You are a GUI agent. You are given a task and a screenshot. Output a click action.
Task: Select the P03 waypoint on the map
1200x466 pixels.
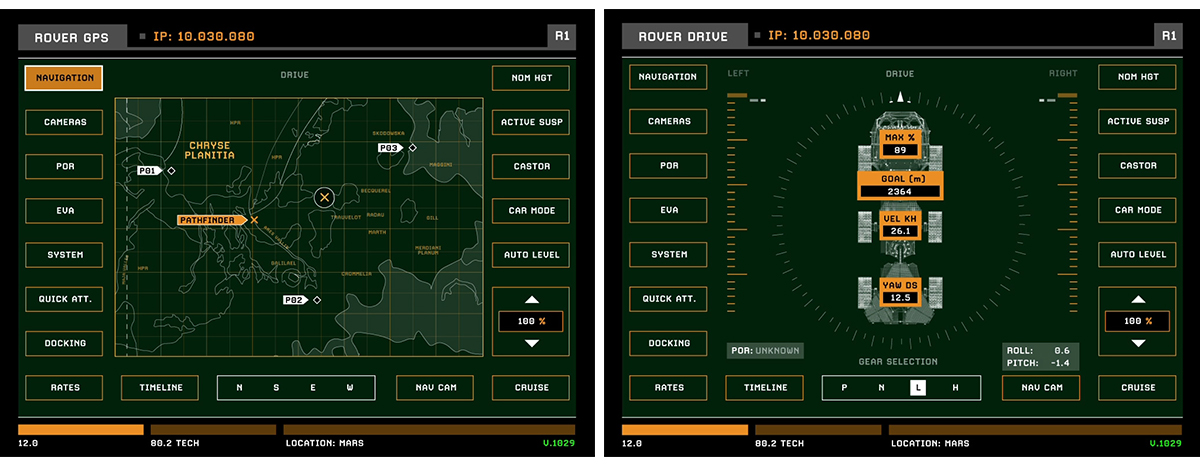tap(390, 148)
